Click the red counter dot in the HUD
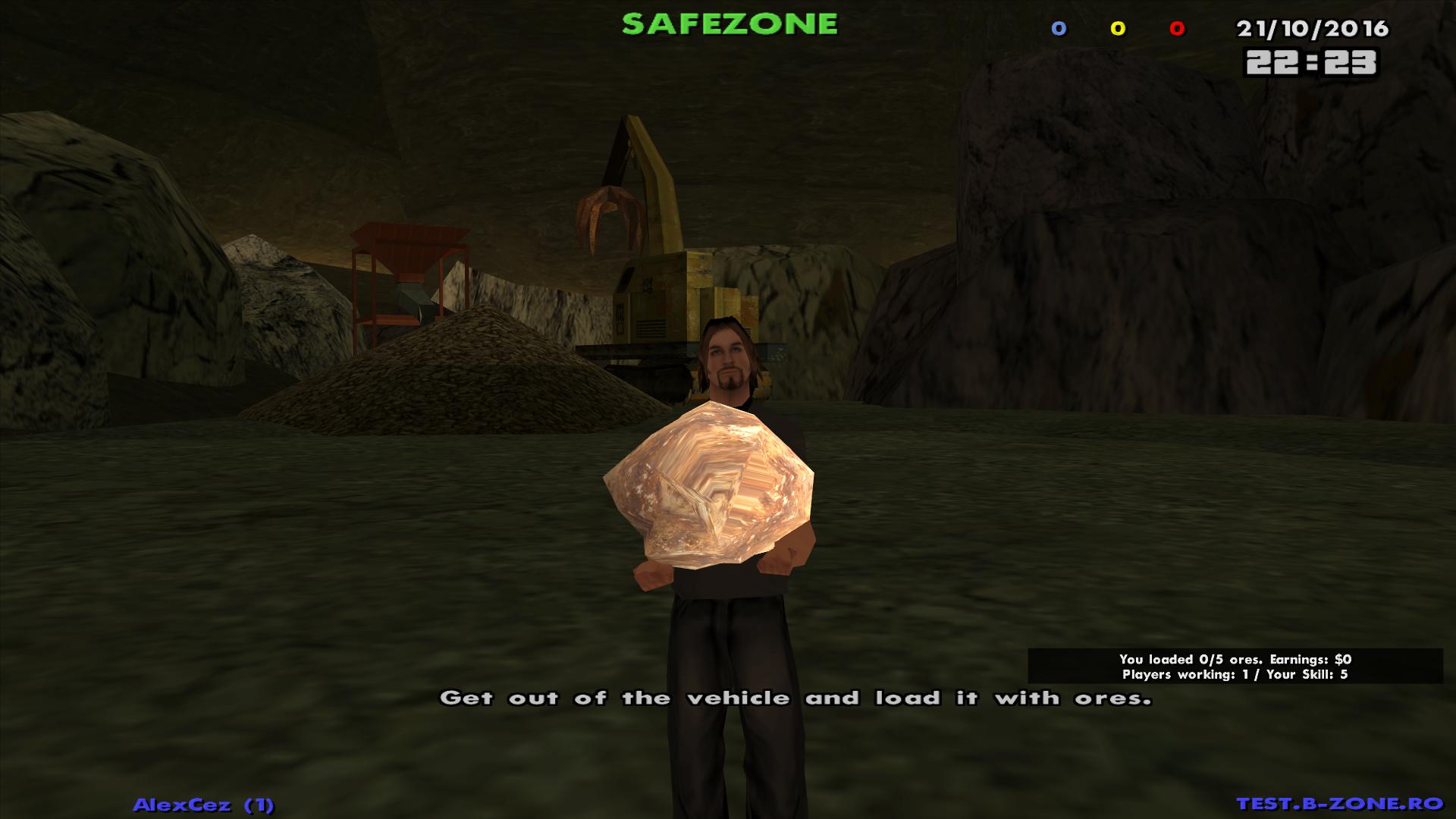Viewport: 1456px width, 819px height. click(x=1176, y=29)
